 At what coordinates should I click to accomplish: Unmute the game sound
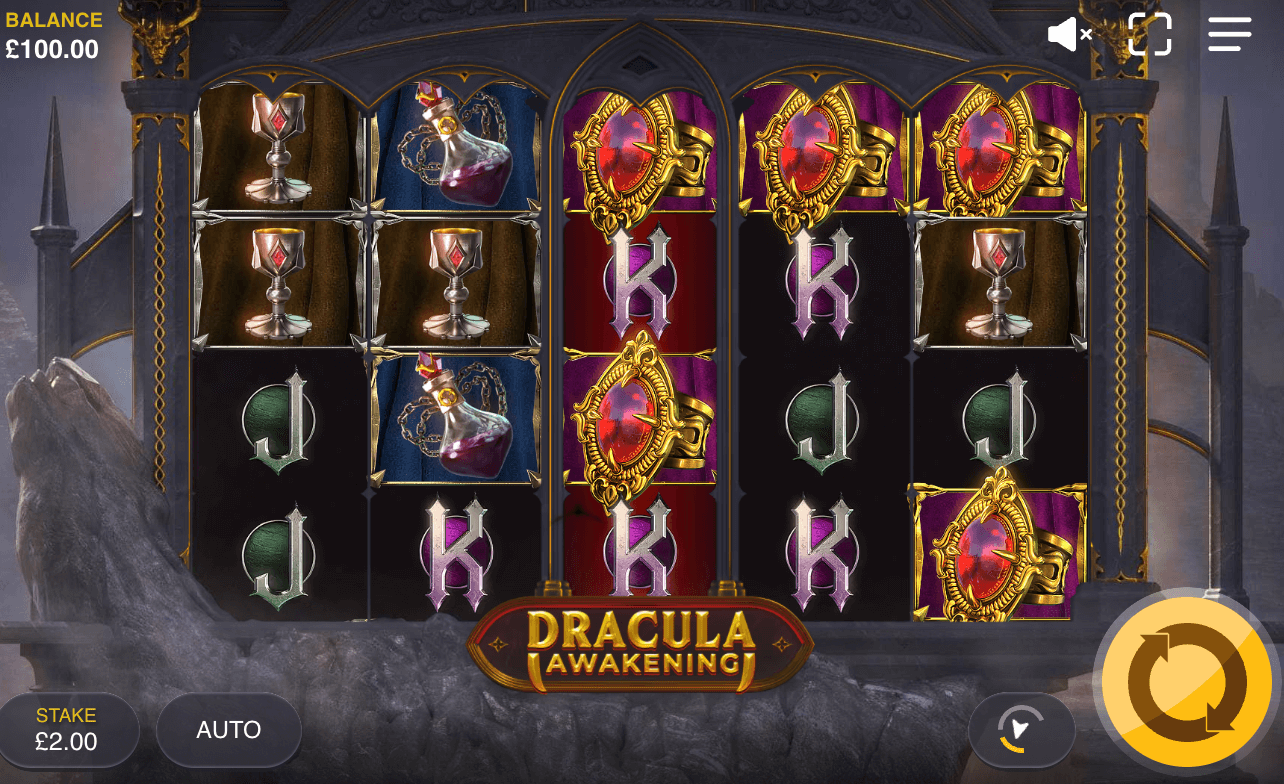pyautogui.click(x=1068, y=34)
